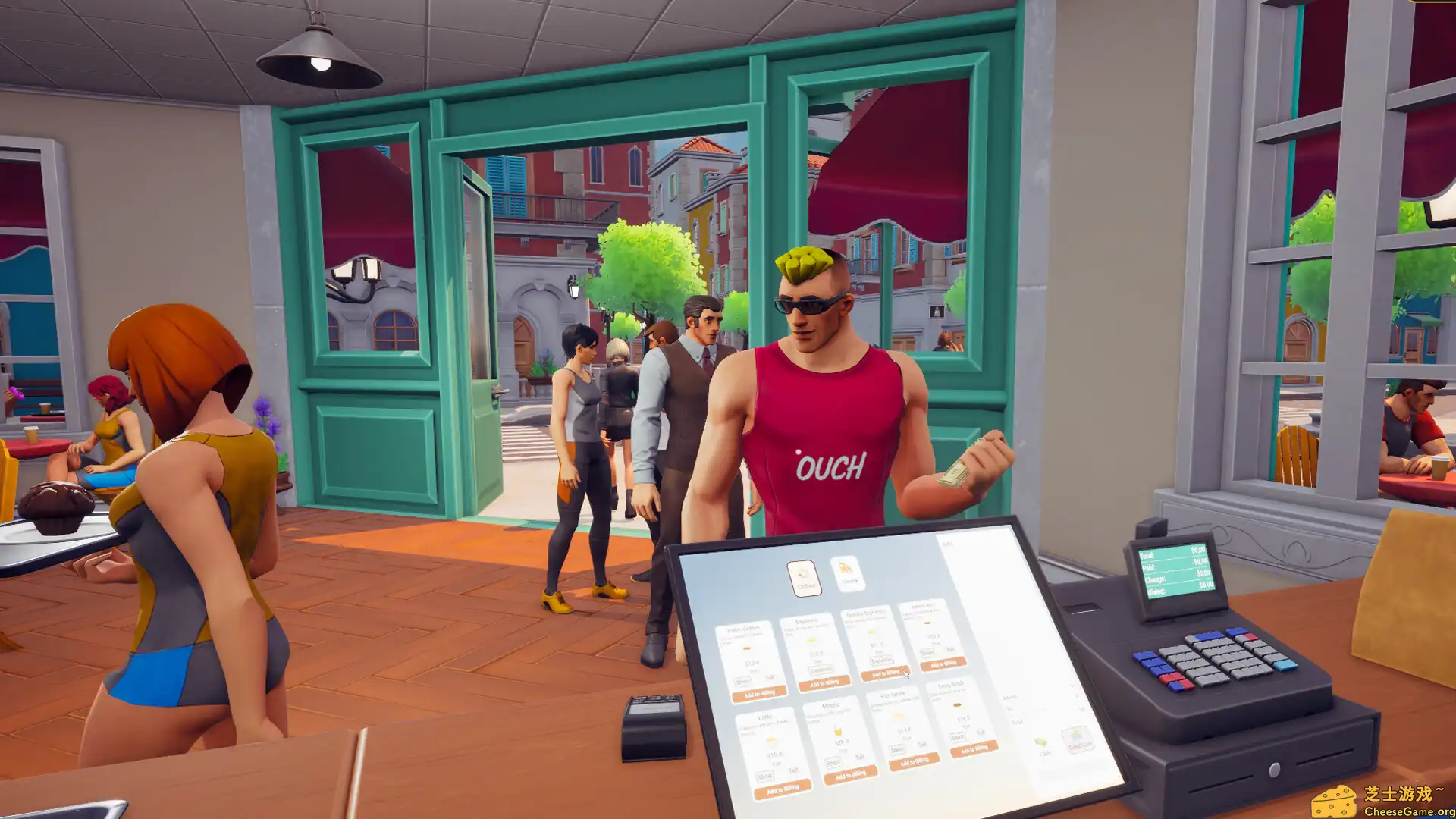1456x819 pixels.
Task: Click the Americano coffee icon
Action: tap(927, 623)
